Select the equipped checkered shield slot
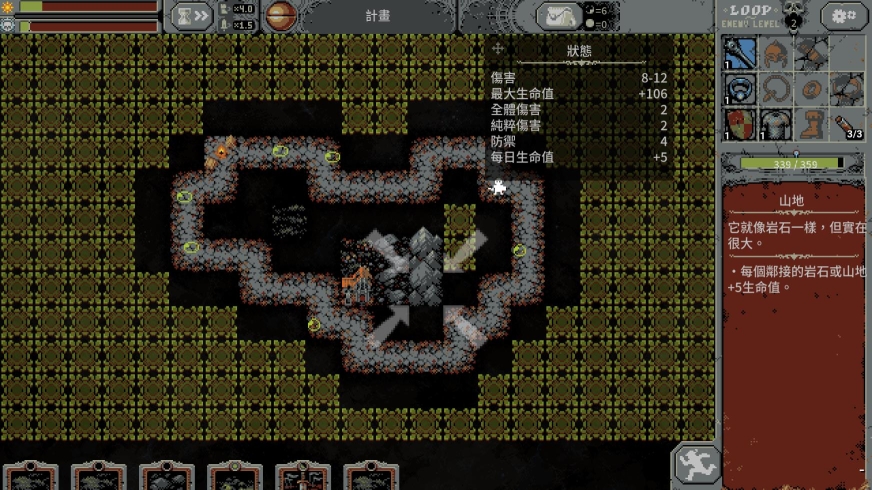This screenshot has width=872, height=490. click(741, 124)
